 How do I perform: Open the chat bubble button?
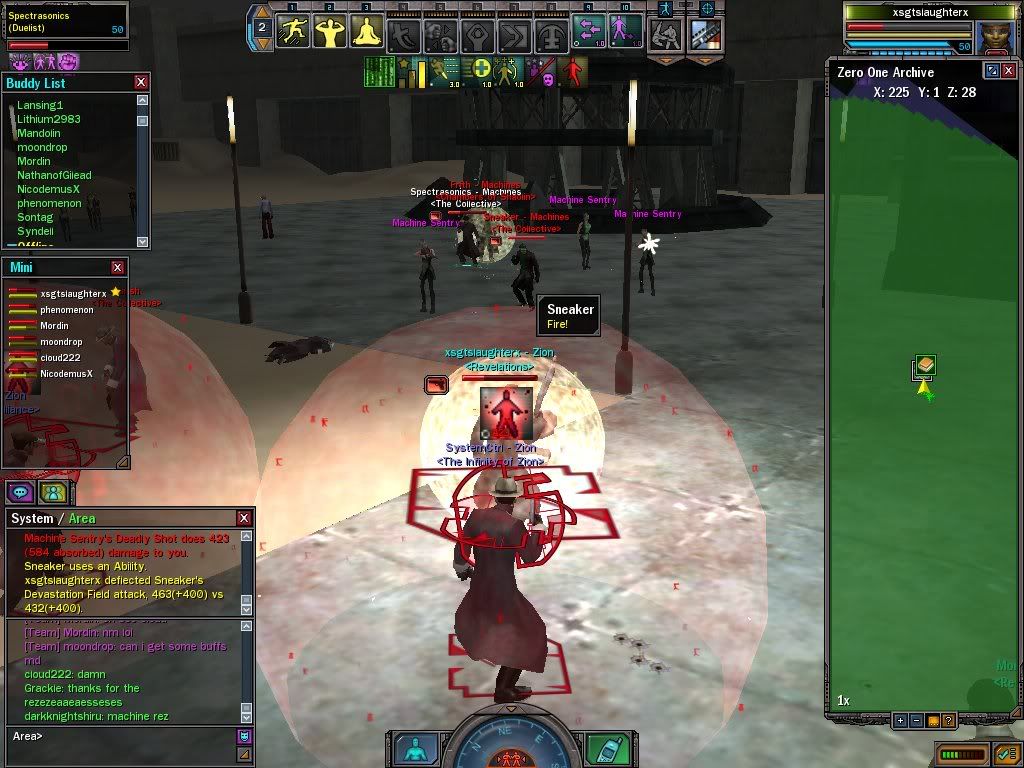(20, 492)
